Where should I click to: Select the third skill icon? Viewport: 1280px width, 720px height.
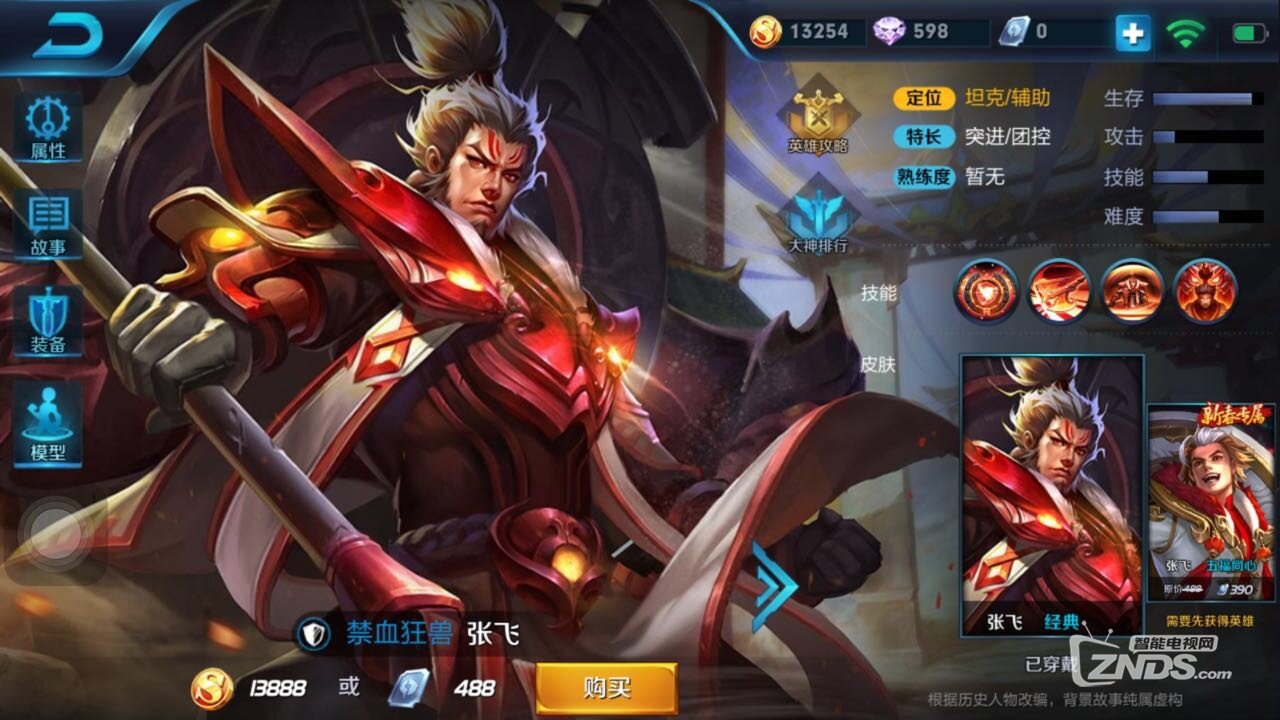point(1133,290)
